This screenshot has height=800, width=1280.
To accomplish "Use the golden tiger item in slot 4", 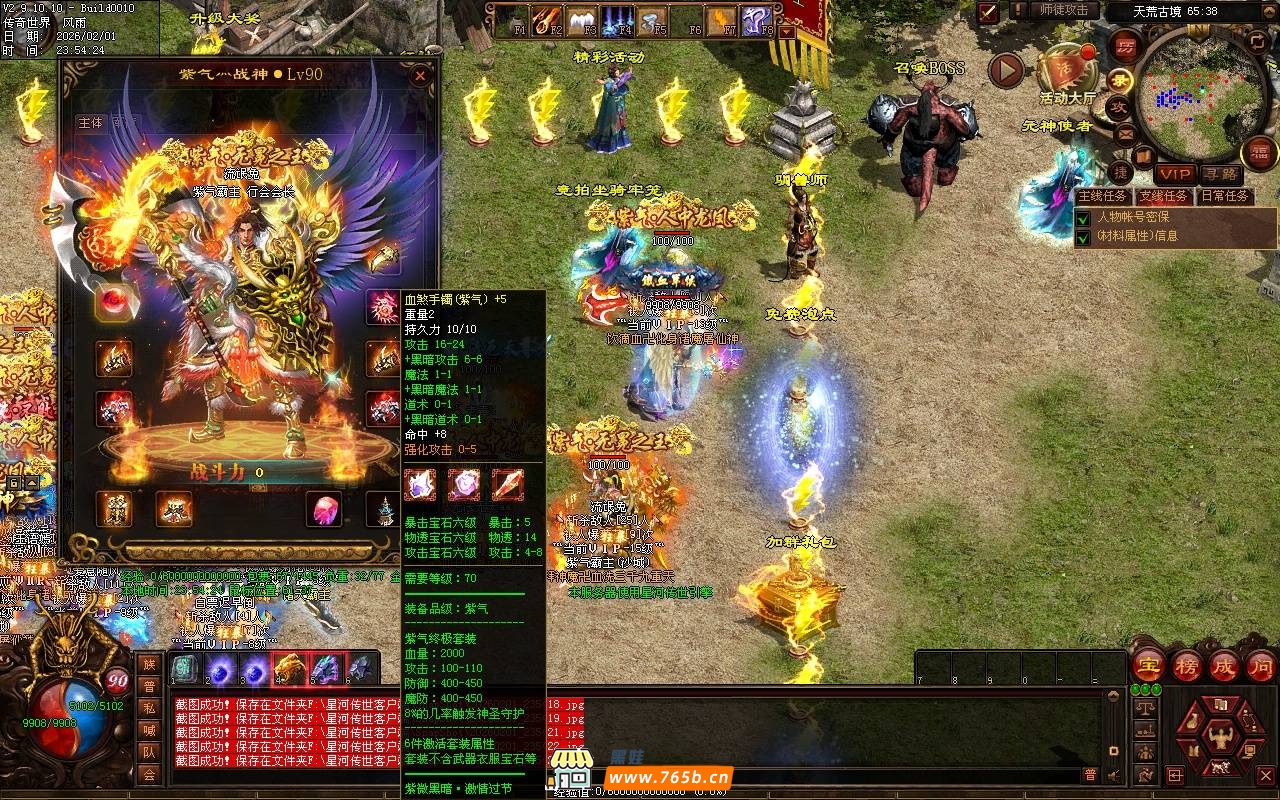I will [290, 668].
